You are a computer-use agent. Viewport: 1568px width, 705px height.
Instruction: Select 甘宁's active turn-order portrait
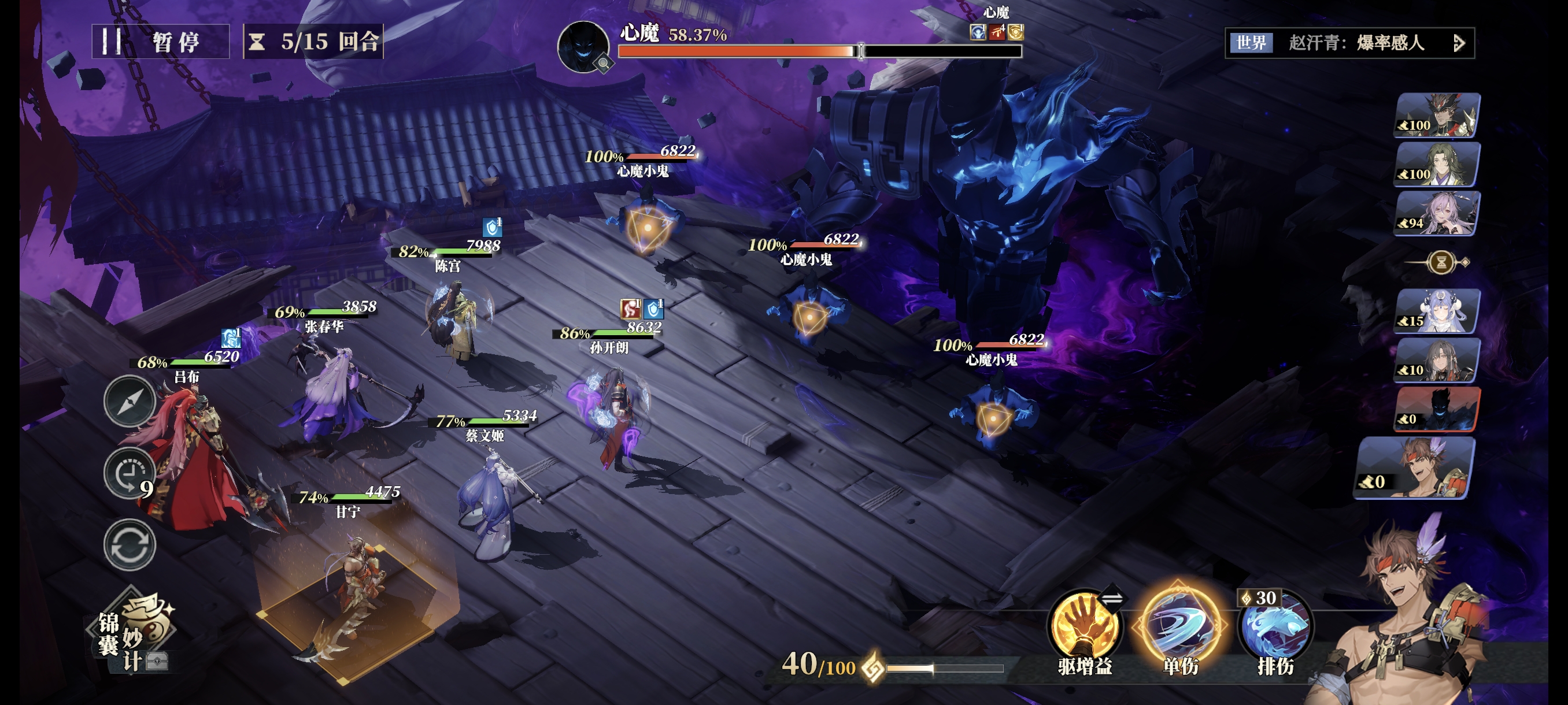click(1415, 467)
